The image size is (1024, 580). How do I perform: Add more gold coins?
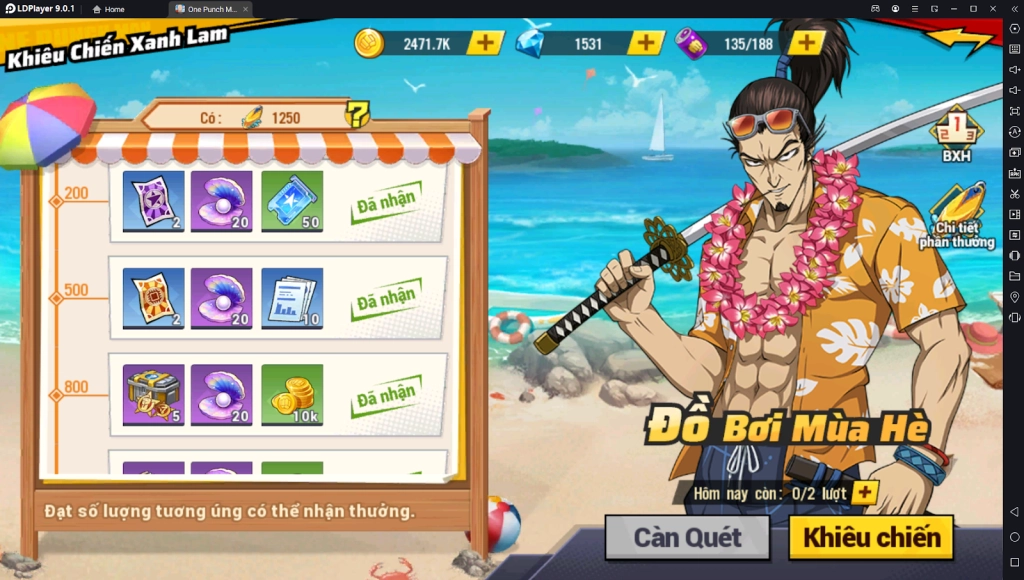pos(485,43)
